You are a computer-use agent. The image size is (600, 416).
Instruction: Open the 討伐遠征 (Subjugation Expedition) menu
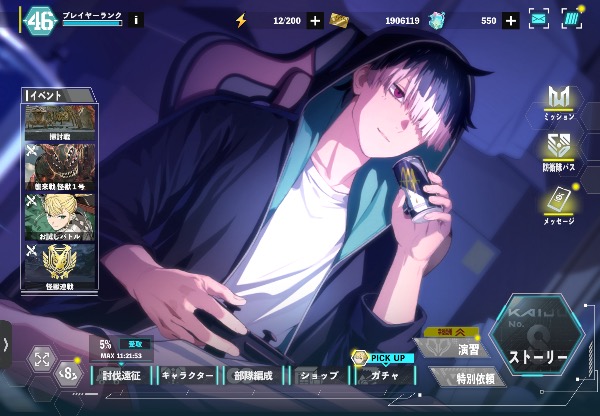(124, 376)
